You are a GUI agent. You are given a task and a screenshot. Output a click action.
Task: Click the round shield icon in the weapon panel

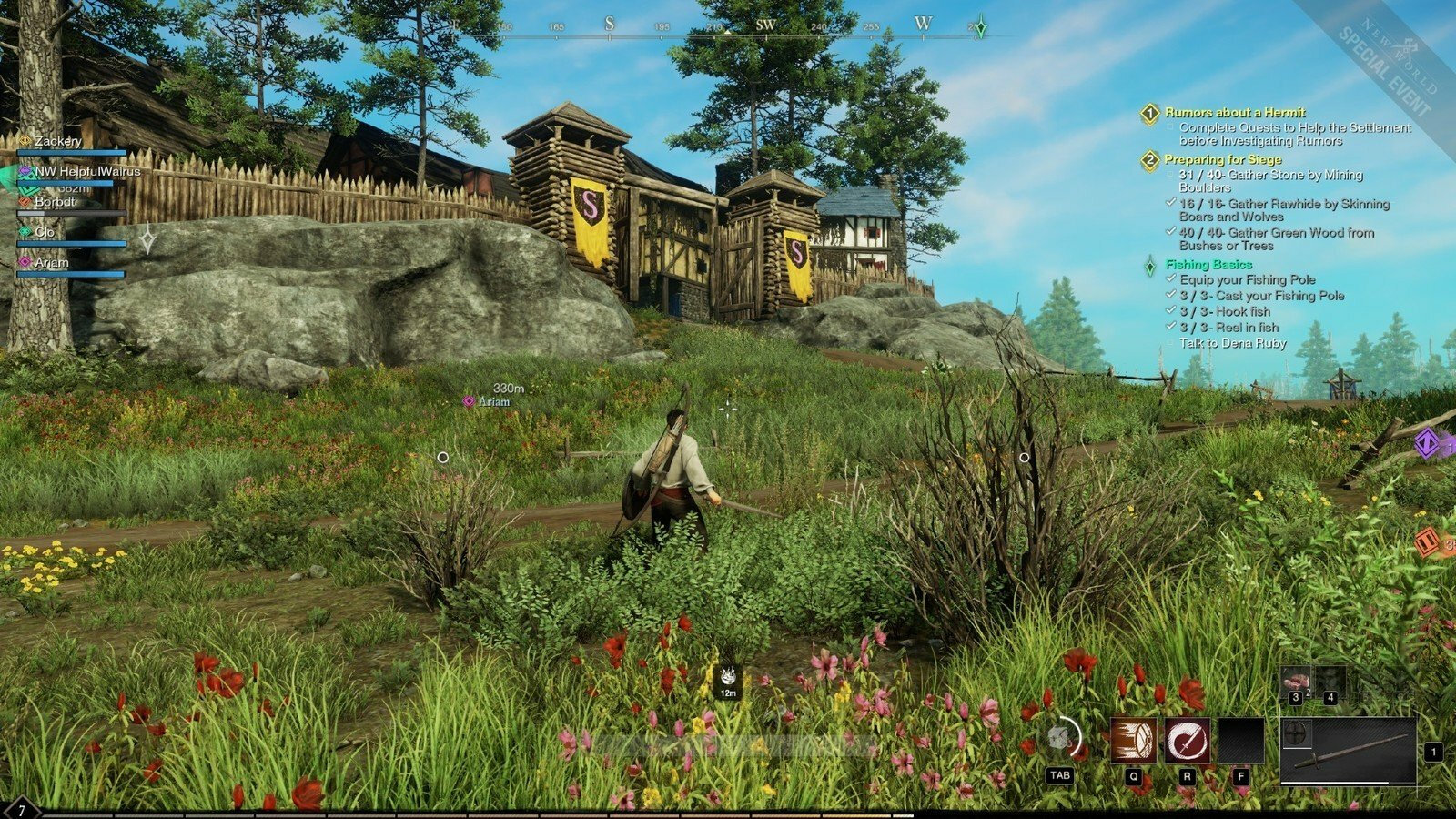[x=1295, y=733]
